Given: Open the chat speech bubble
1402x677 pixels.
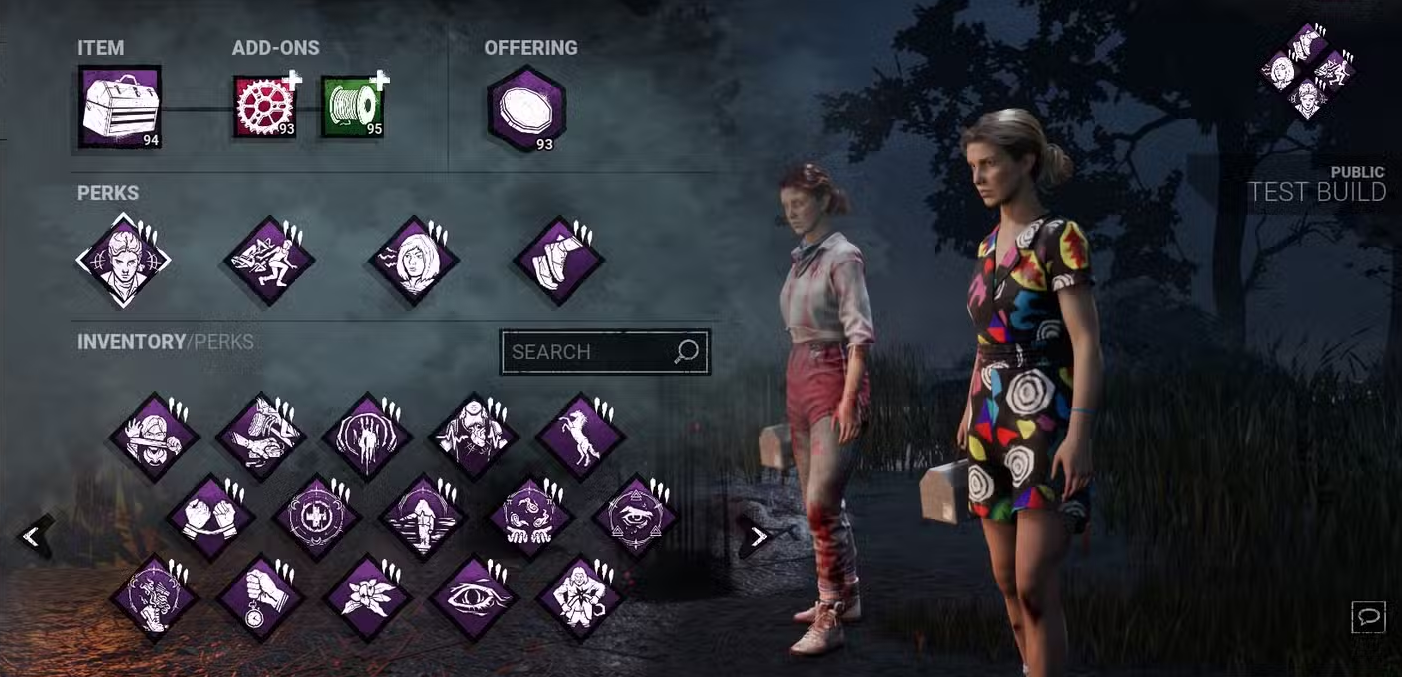Looking at the screenshot, I should pyautogui.click(x=1368, y=617).
